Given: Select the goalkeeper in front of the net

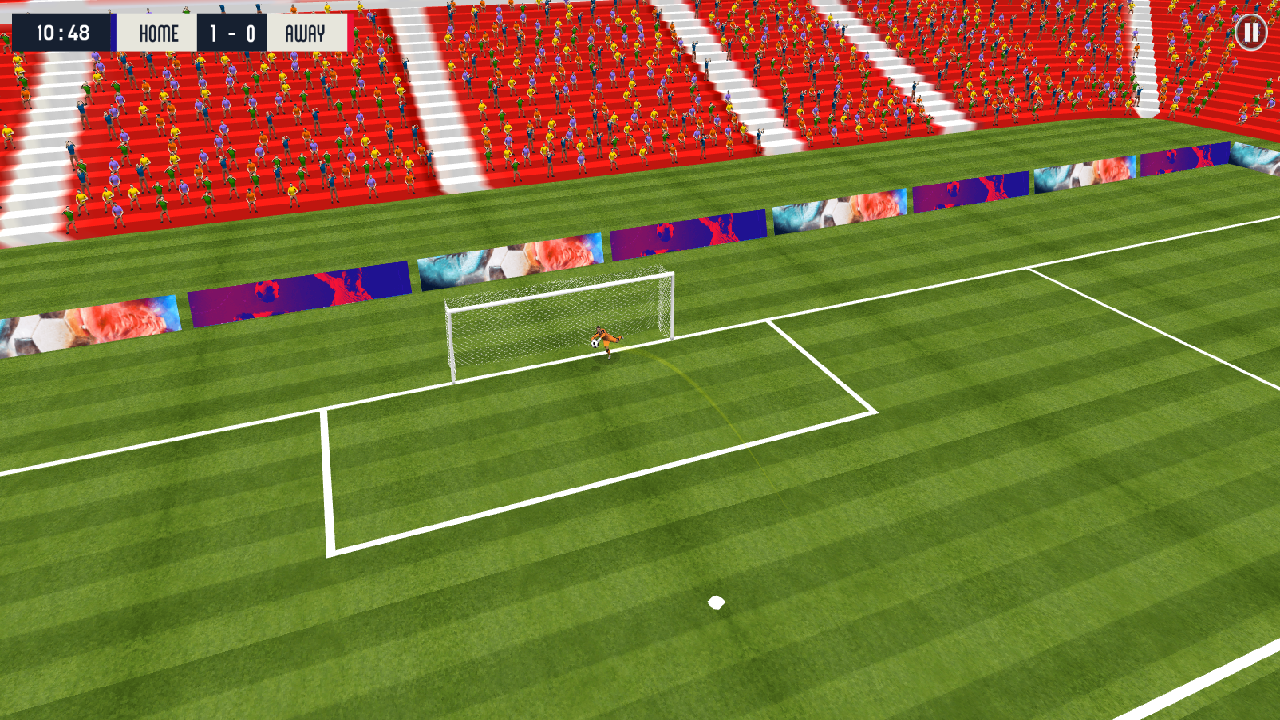Looking at the screenshot, I should [604, 340].
